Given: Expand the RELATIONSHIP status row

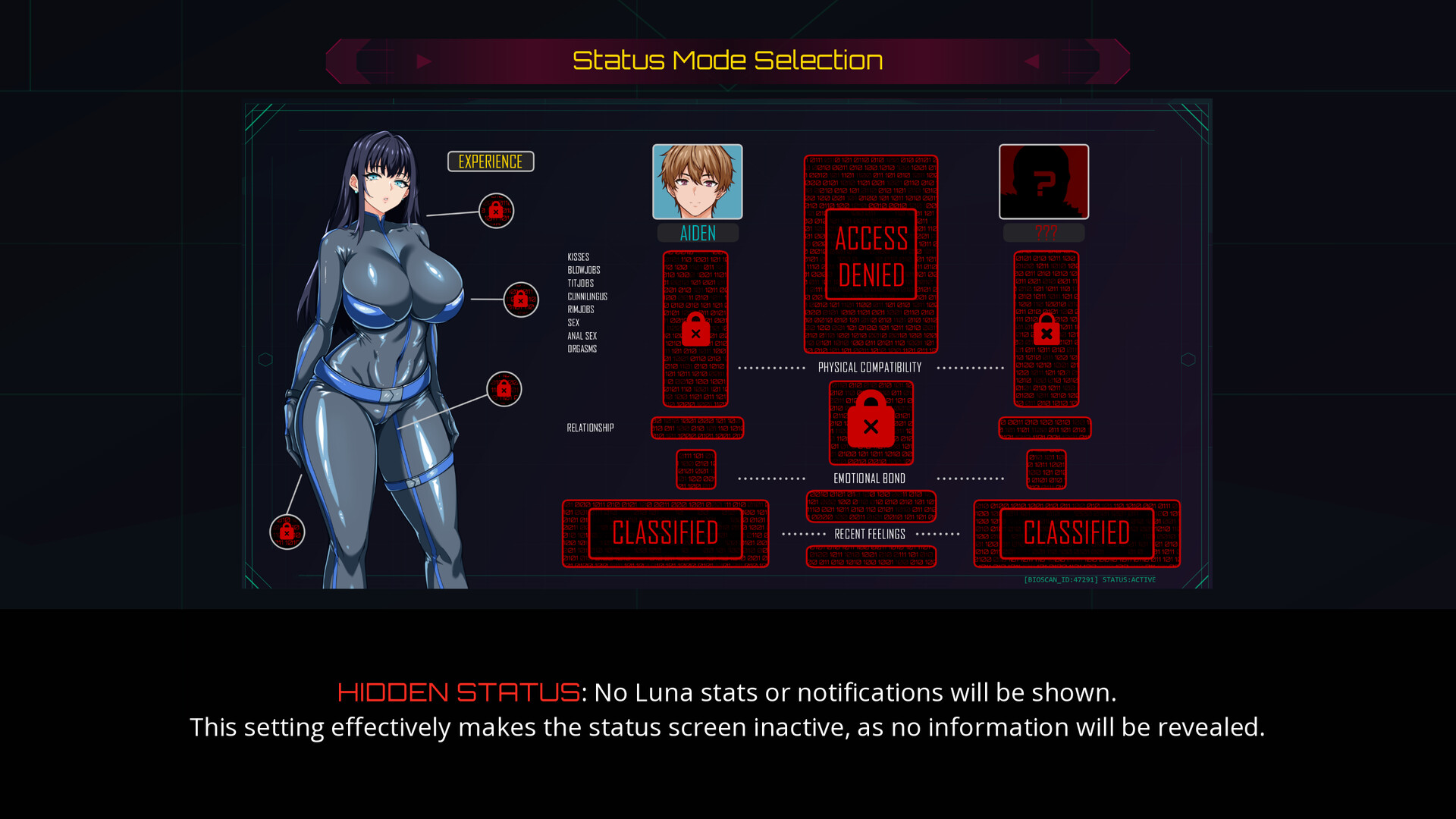Looking at the screenshot, I should [x=590, y=427].
